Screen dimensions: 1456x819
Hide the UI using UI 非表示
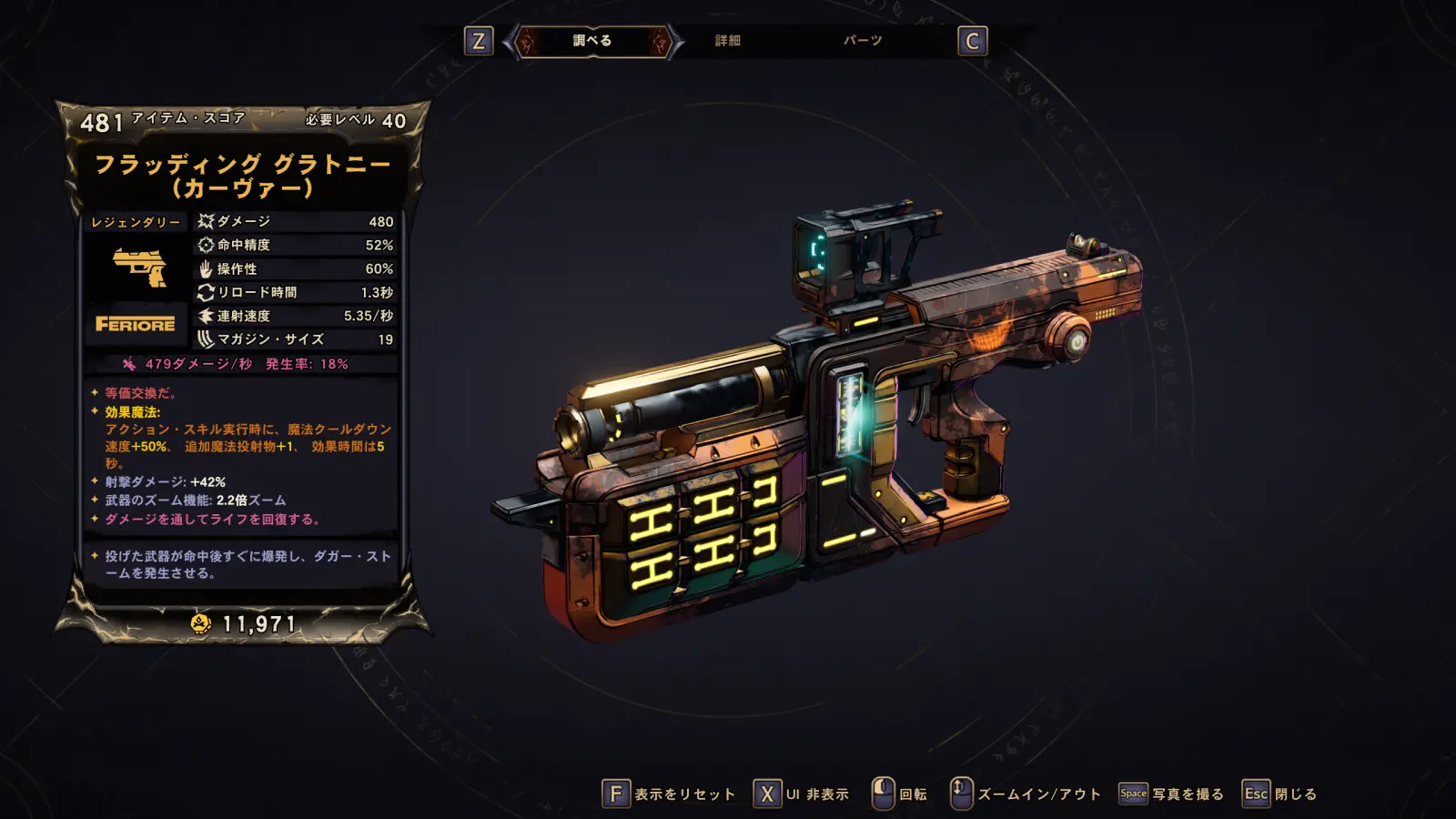[x=802, y=794]
